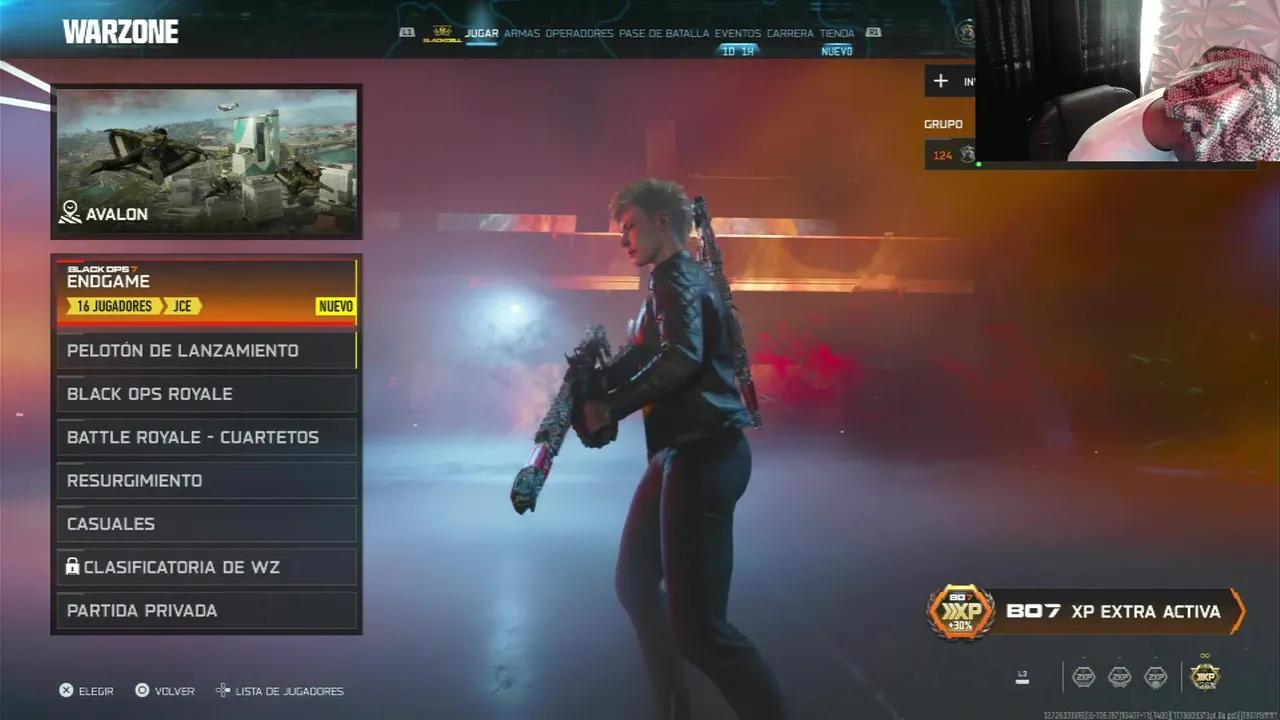Image resolution: width=1280 pixels, height=720 pixels.
Task: Click the BO7 XP +30% hexagonal badge
Action: pyautogui.click(x=960, y=612)
